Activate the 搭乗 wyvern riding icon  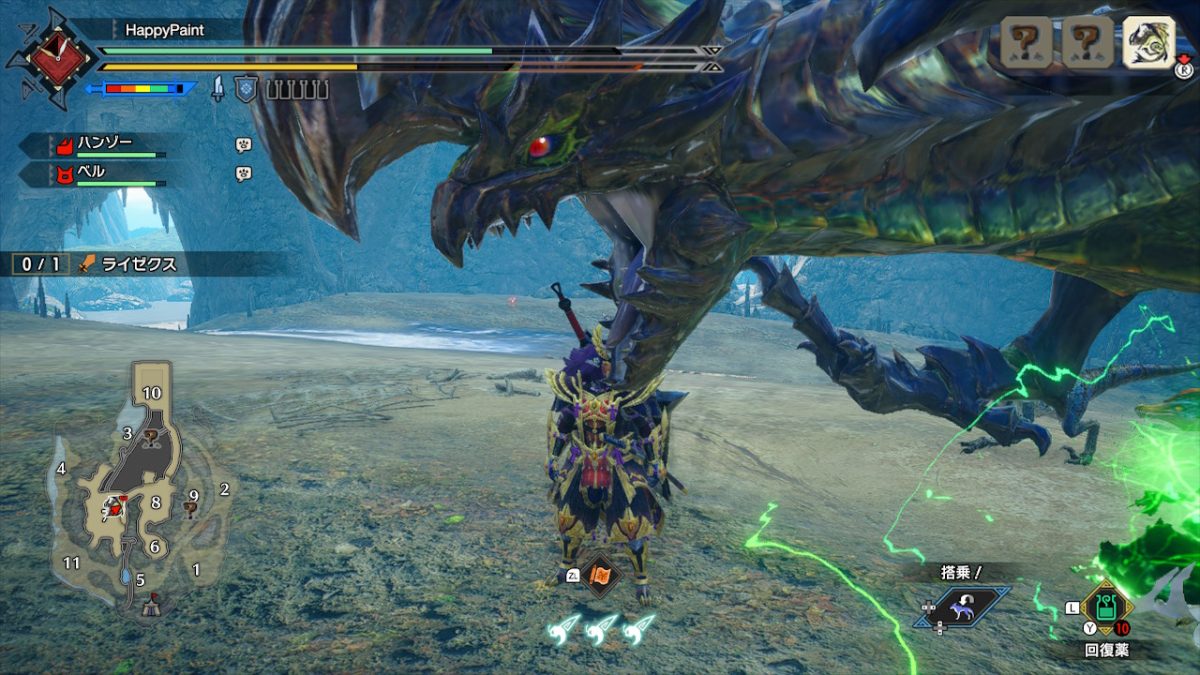click(x=962, y=606)
